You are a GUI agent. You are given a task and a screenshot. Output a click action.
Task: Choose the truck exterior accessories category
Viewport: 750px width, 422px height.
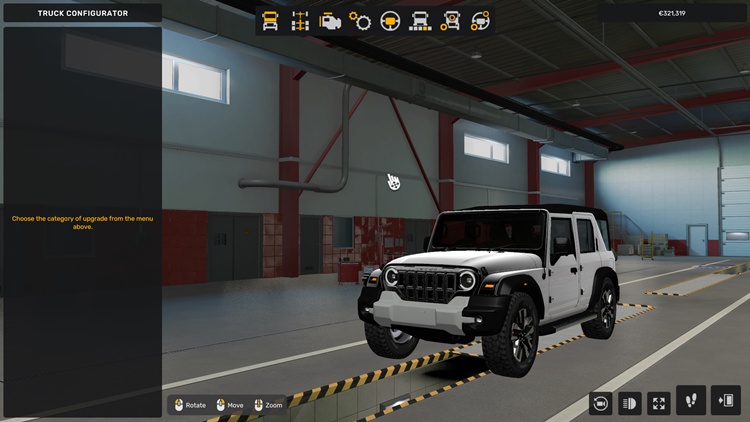[x=450, y=20]
